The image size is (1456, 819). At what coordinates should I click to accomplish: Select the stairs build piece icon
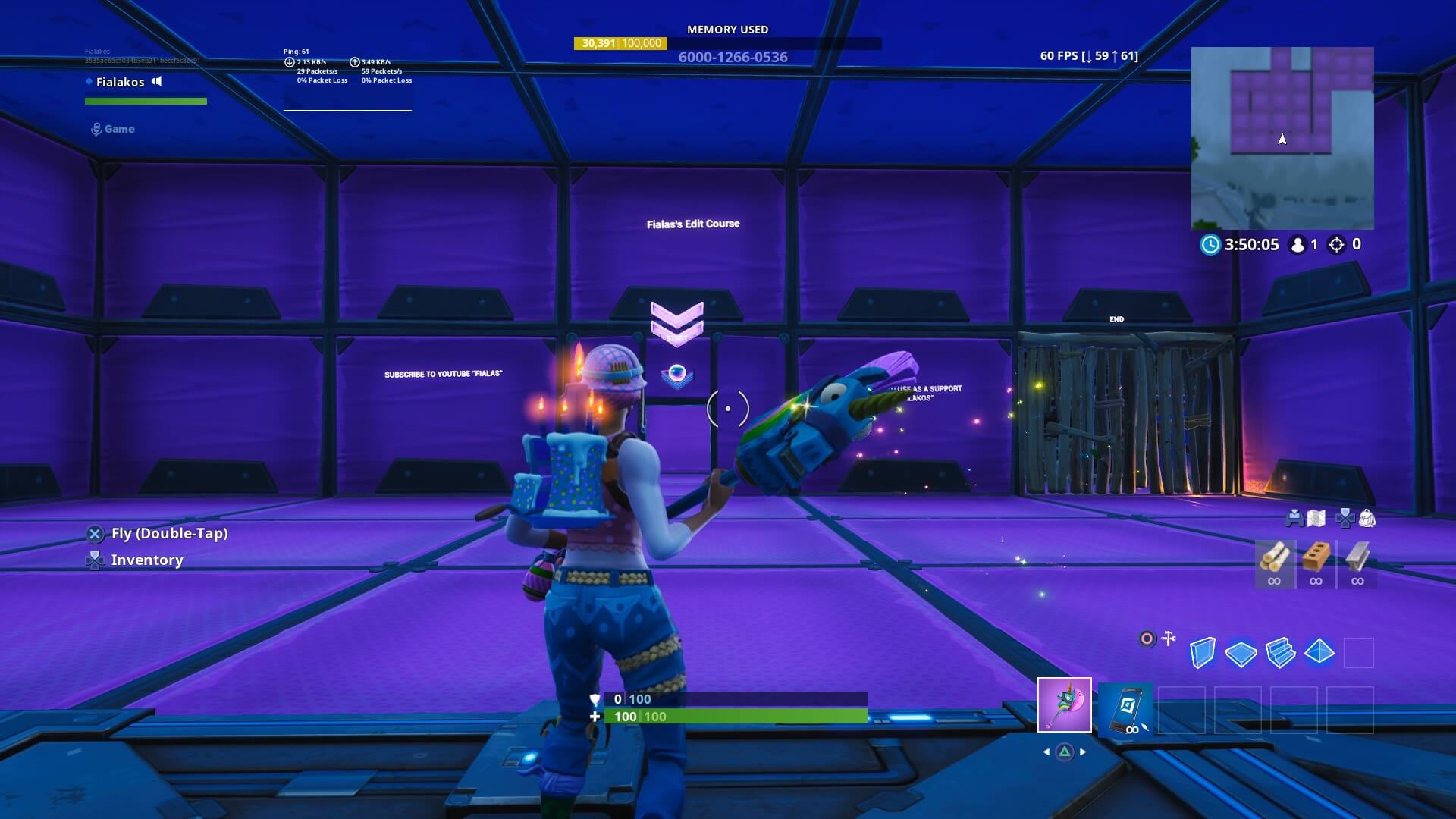[1280, 653]
